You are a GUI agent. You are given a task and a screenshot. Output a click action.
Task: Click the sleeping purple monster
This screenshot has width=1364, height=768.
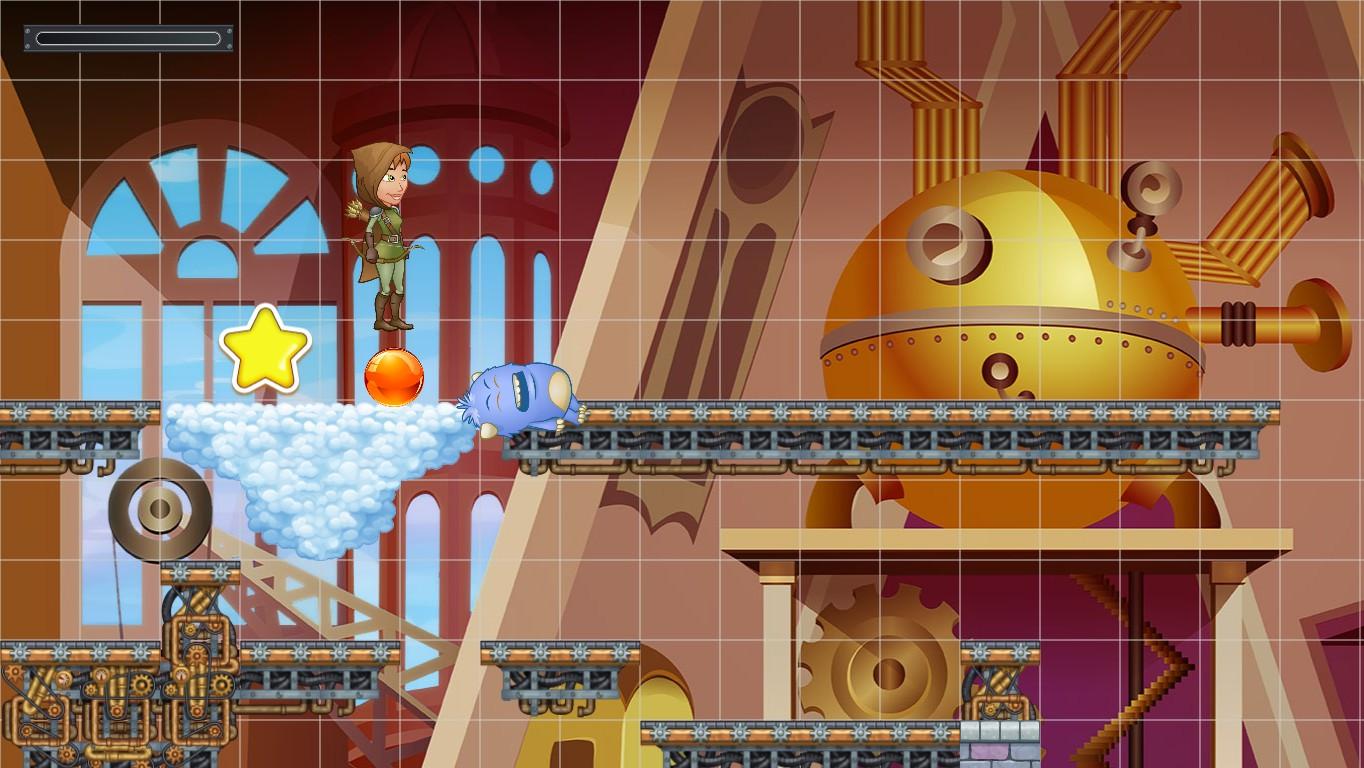tap(517, 397)
